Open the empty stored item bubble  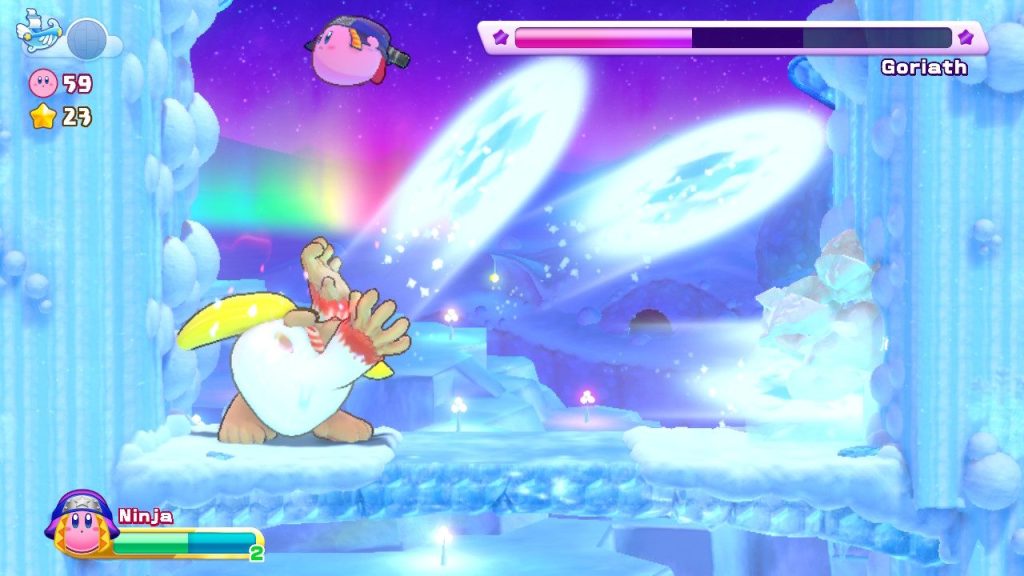(87, 38)
